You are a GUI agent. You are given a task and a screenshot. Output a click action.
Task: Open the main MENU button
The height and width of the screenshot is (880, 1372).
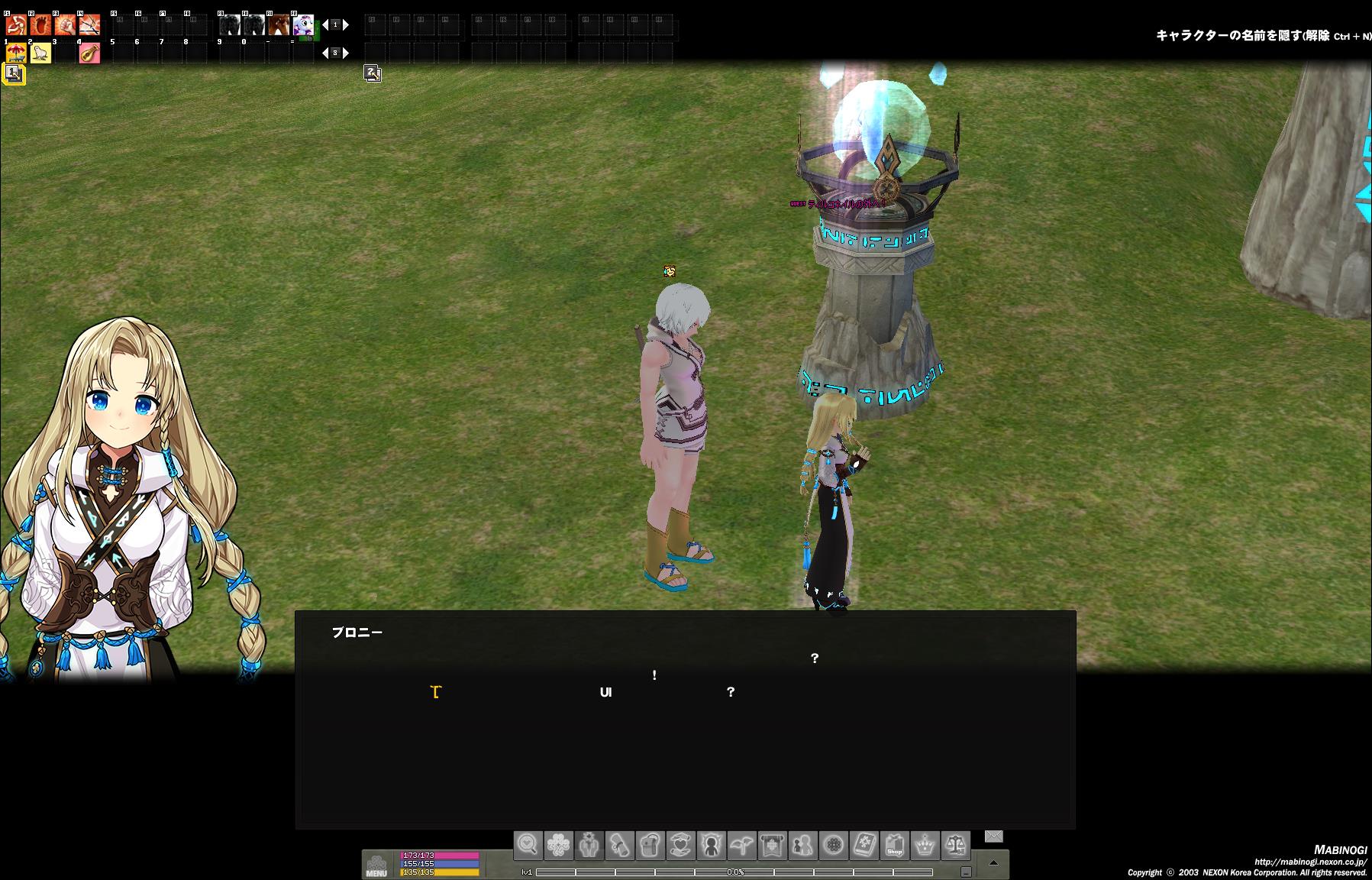[x=376, y=864]
